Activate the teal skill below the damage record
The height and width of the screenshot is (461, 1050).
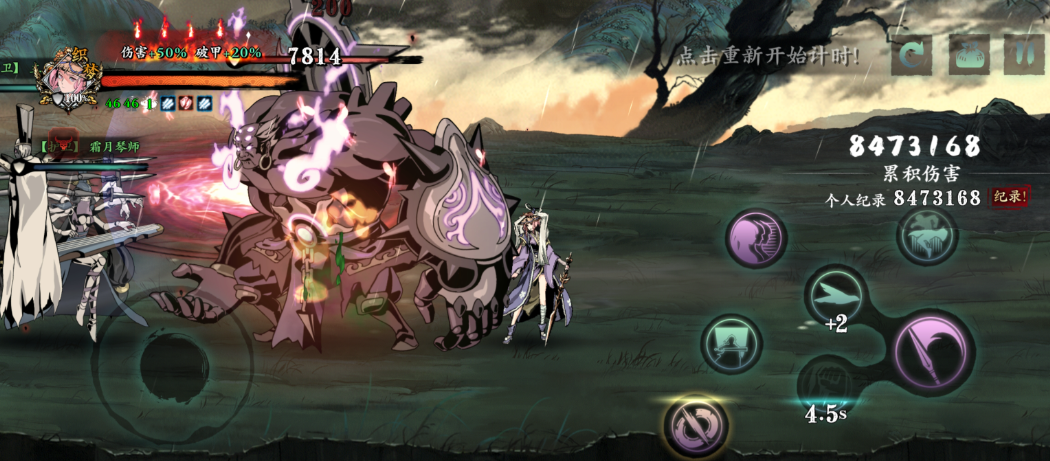[927, 236]
